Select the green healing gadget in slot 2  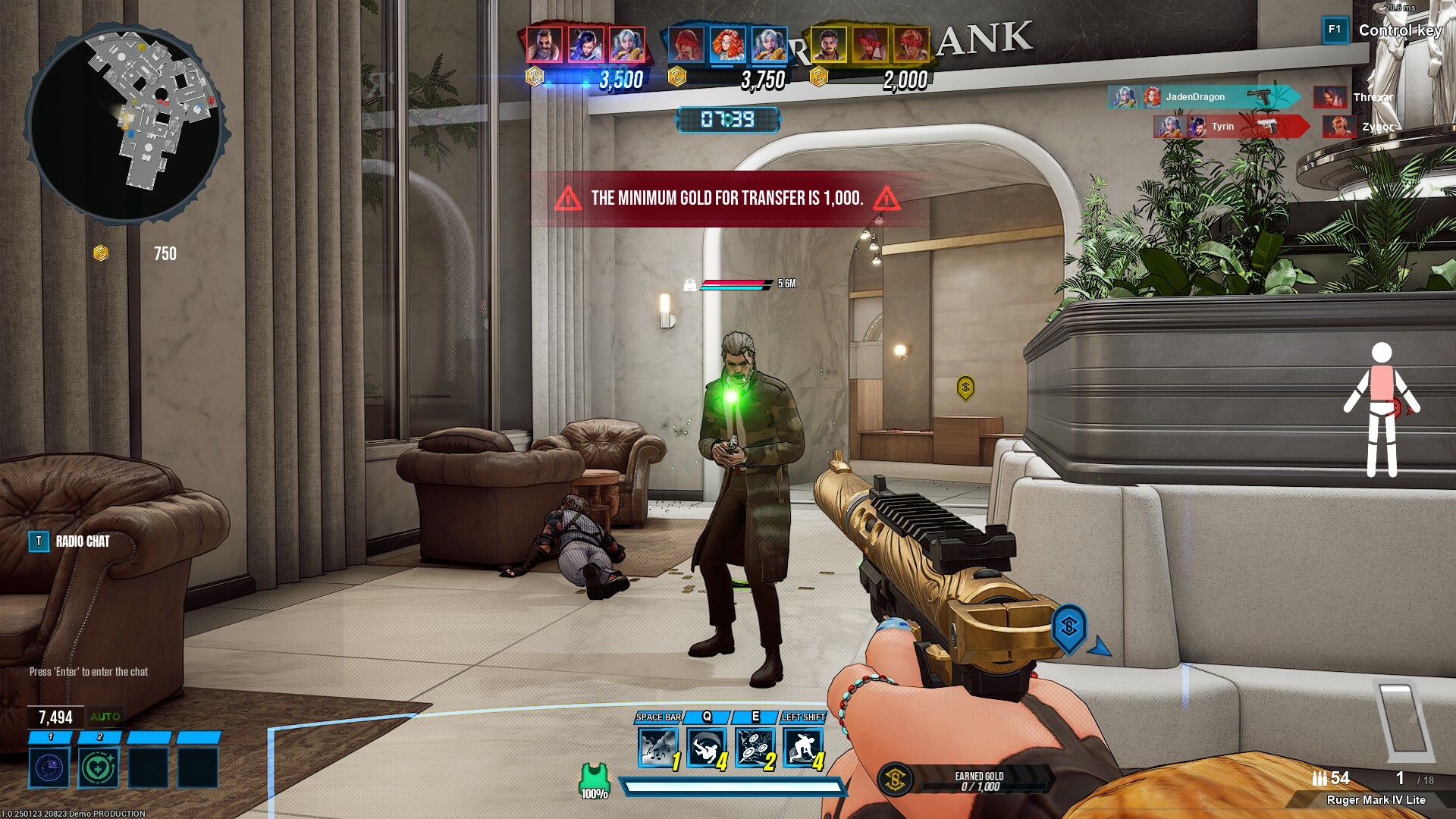99,766
